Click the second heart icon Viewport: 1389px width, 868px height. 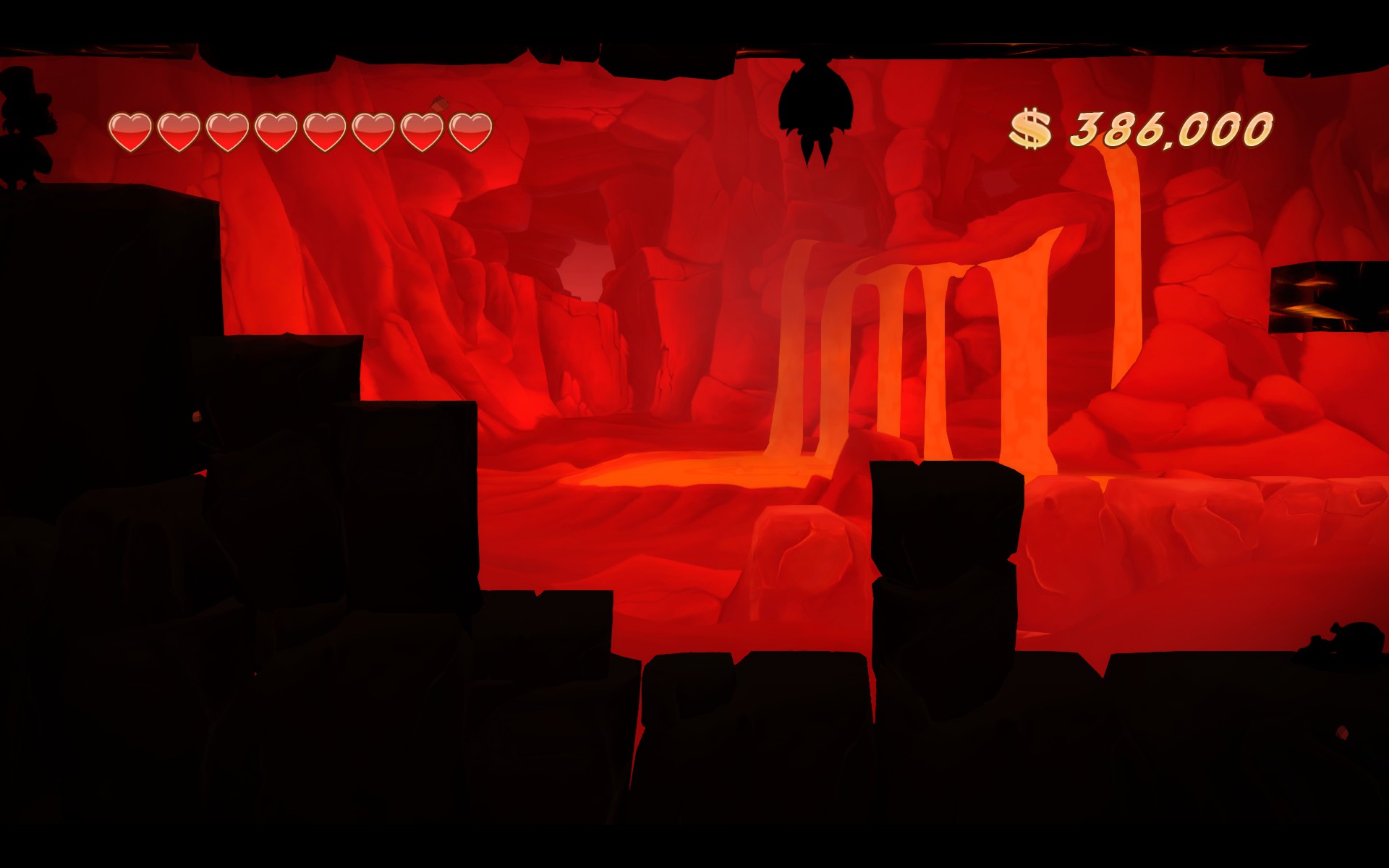click(x=179, y=132)
